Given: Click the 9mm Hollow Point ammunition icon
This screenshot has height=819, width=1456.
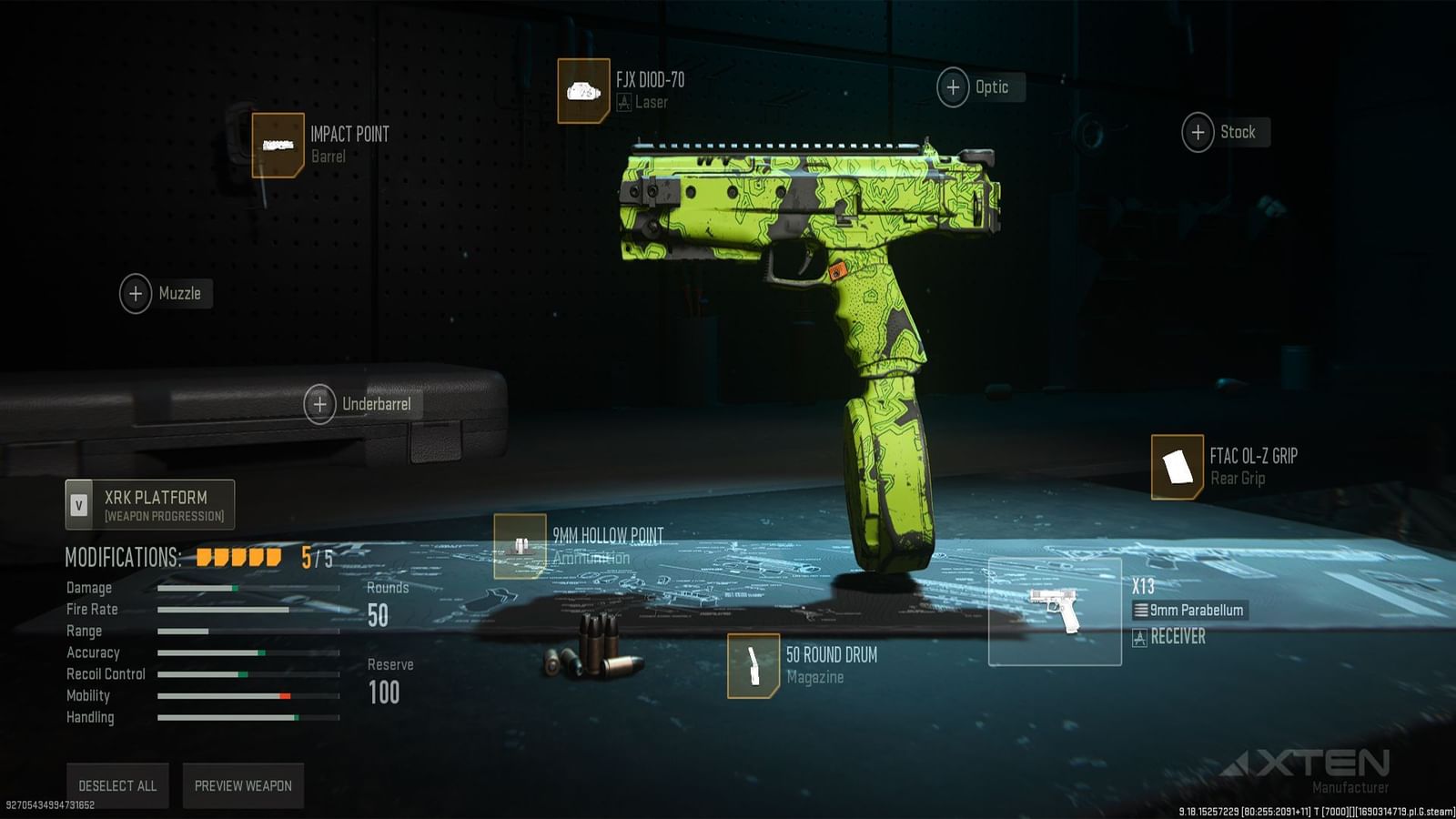Looking at the screenshot, I should [520, 547].
